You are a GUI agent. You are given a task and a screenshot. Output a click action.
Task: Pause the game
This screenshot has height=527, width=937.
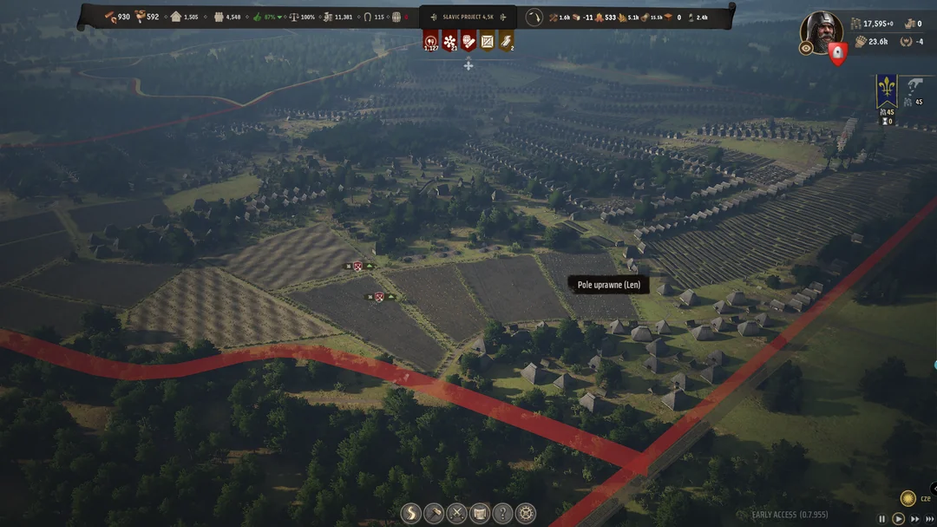(x=882, y=519)
